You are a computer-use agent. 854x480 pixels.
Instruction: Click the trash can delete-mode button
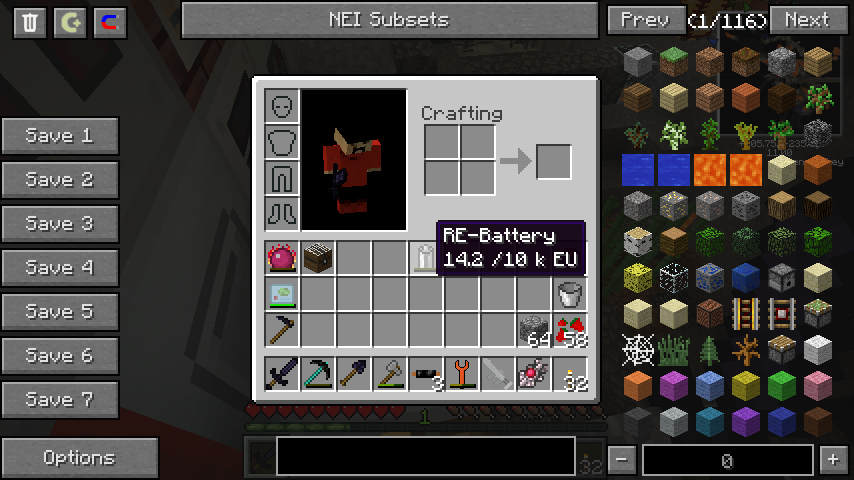click(30, 22)
